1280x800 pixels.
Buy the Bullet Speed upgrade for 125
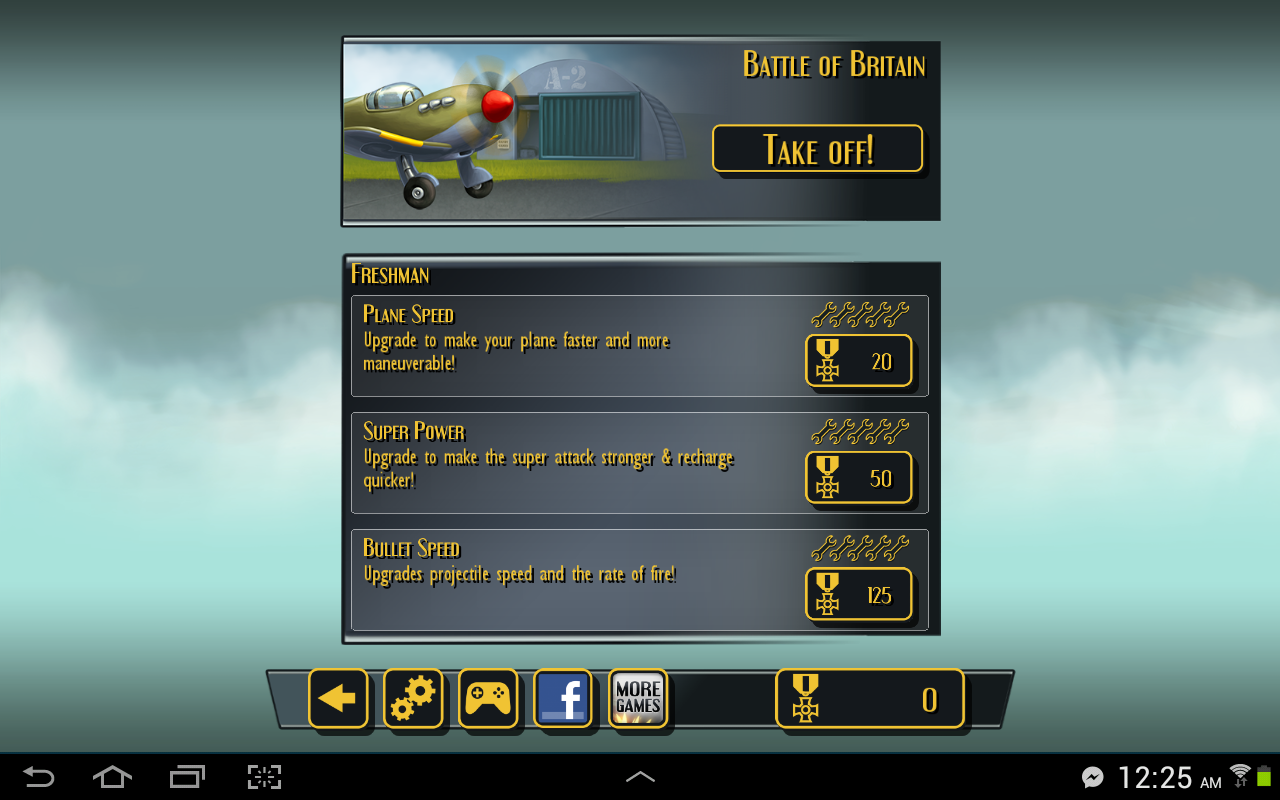pos(858,595)
